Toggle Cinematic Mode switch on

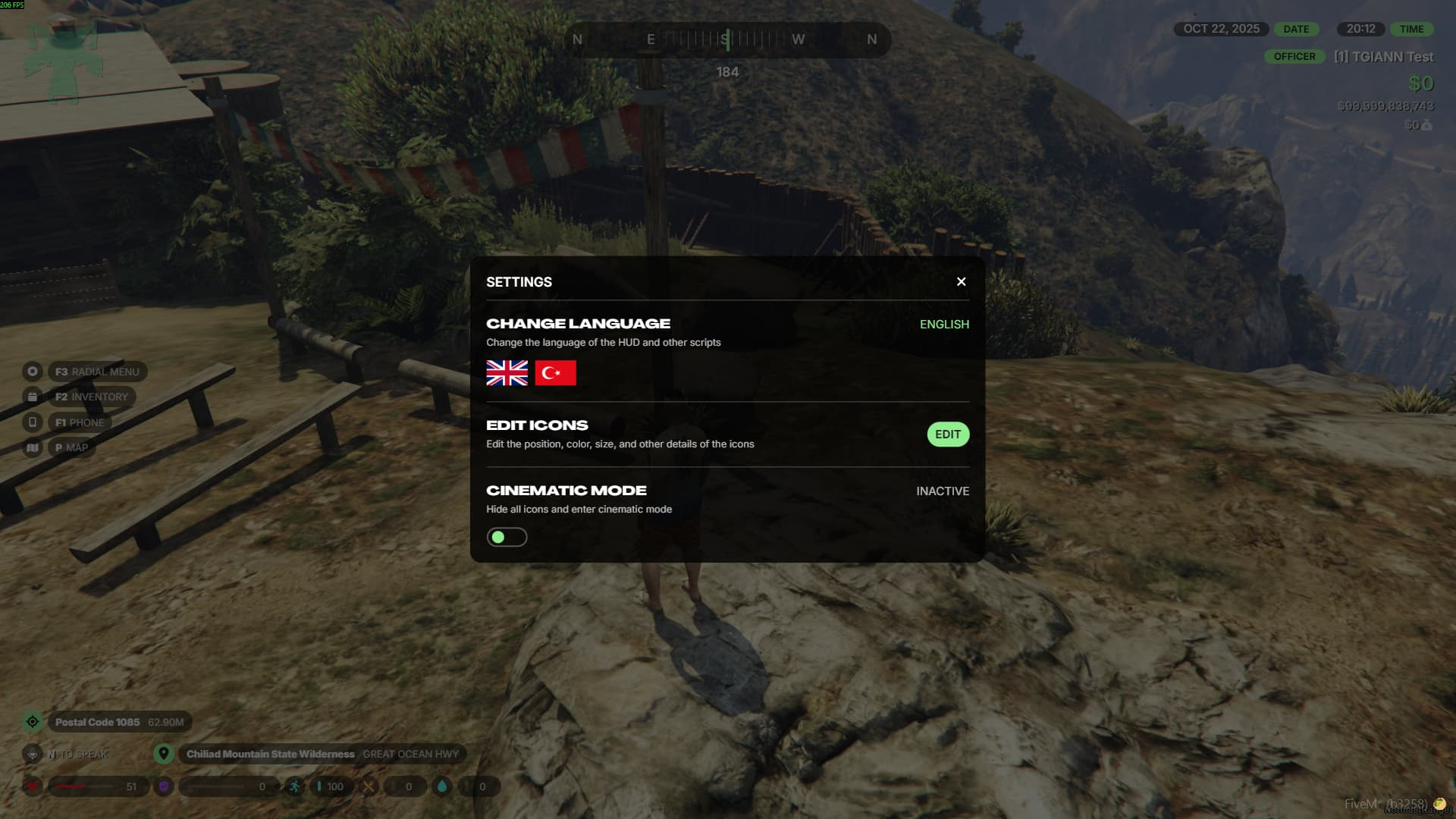tap(507, 537)
